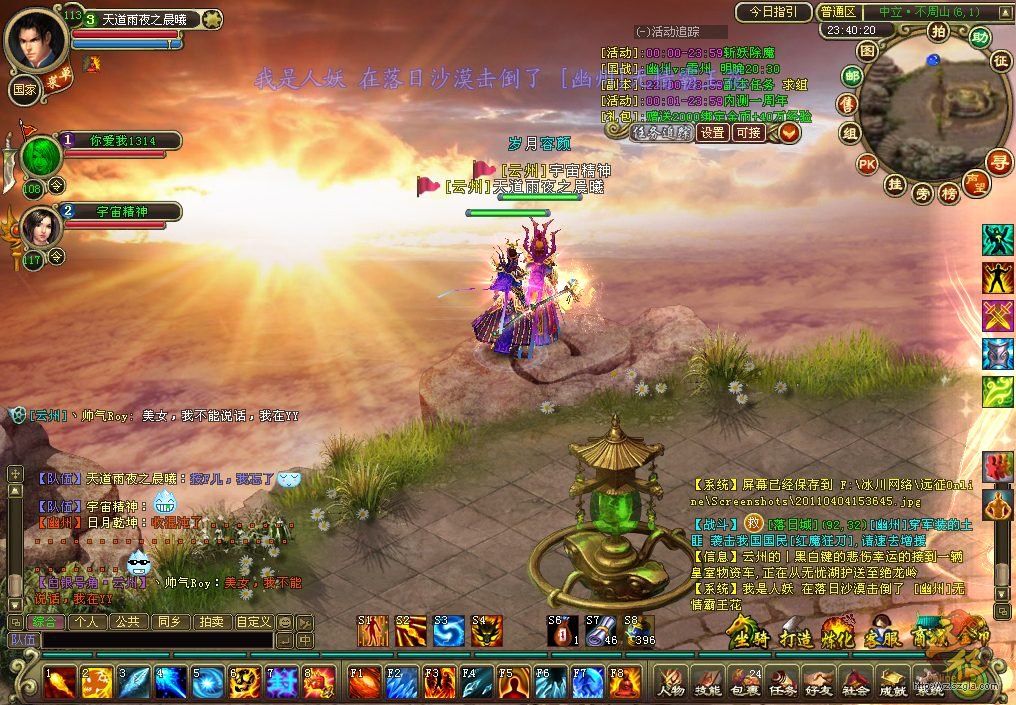Open the mail (邮) button

point(851,76)
